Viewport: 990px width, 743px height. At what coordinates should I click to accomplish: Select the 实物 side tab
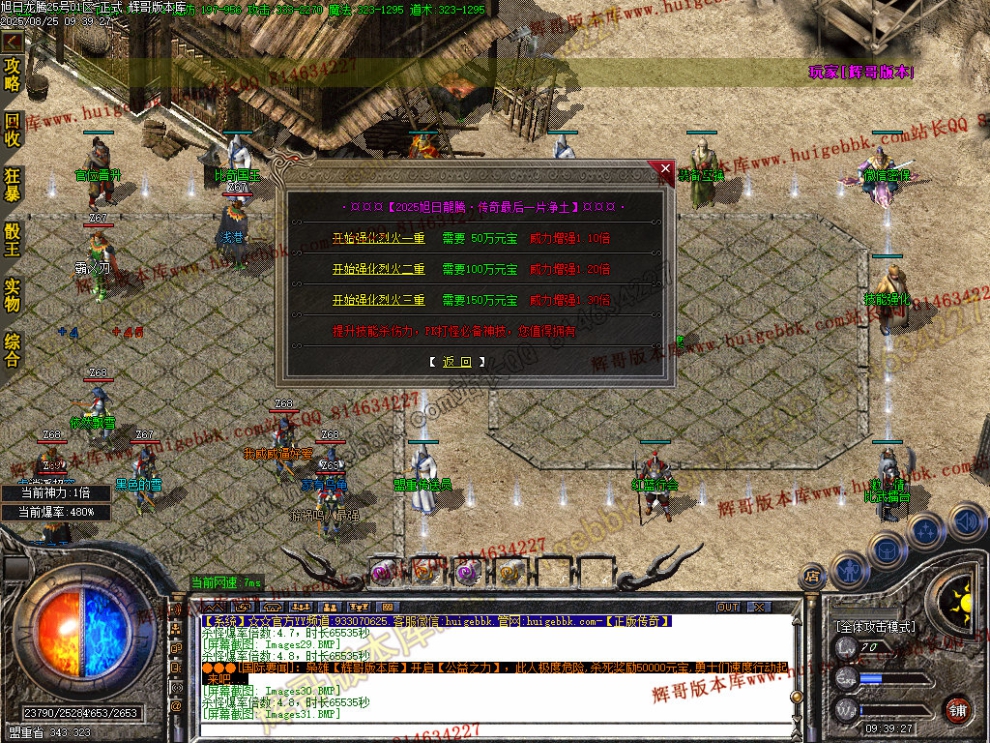tap(12, 295)
